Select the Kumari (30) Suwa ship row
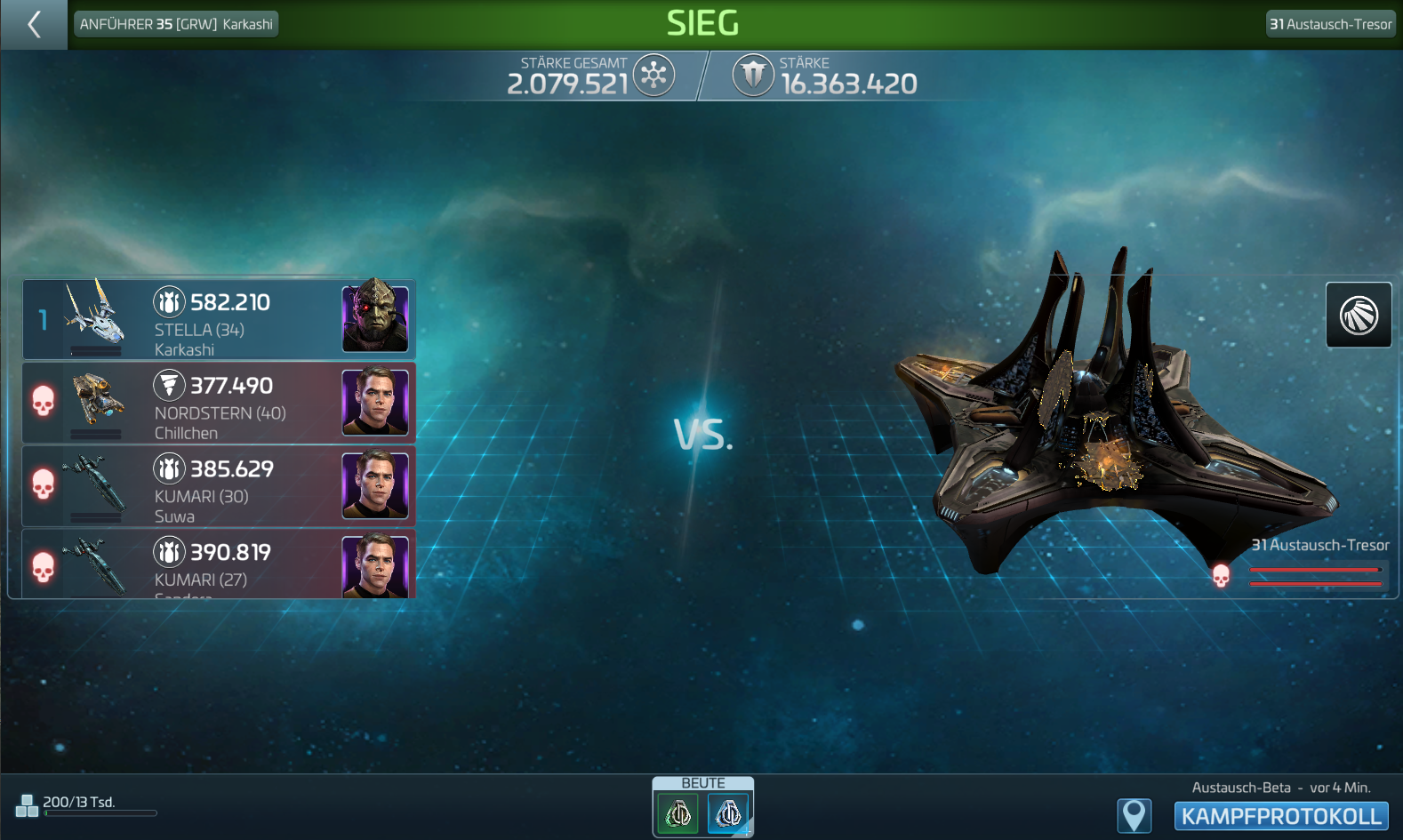Viewport: 1403px width, 840px height. pyautogui.click(x=219, y=486)
